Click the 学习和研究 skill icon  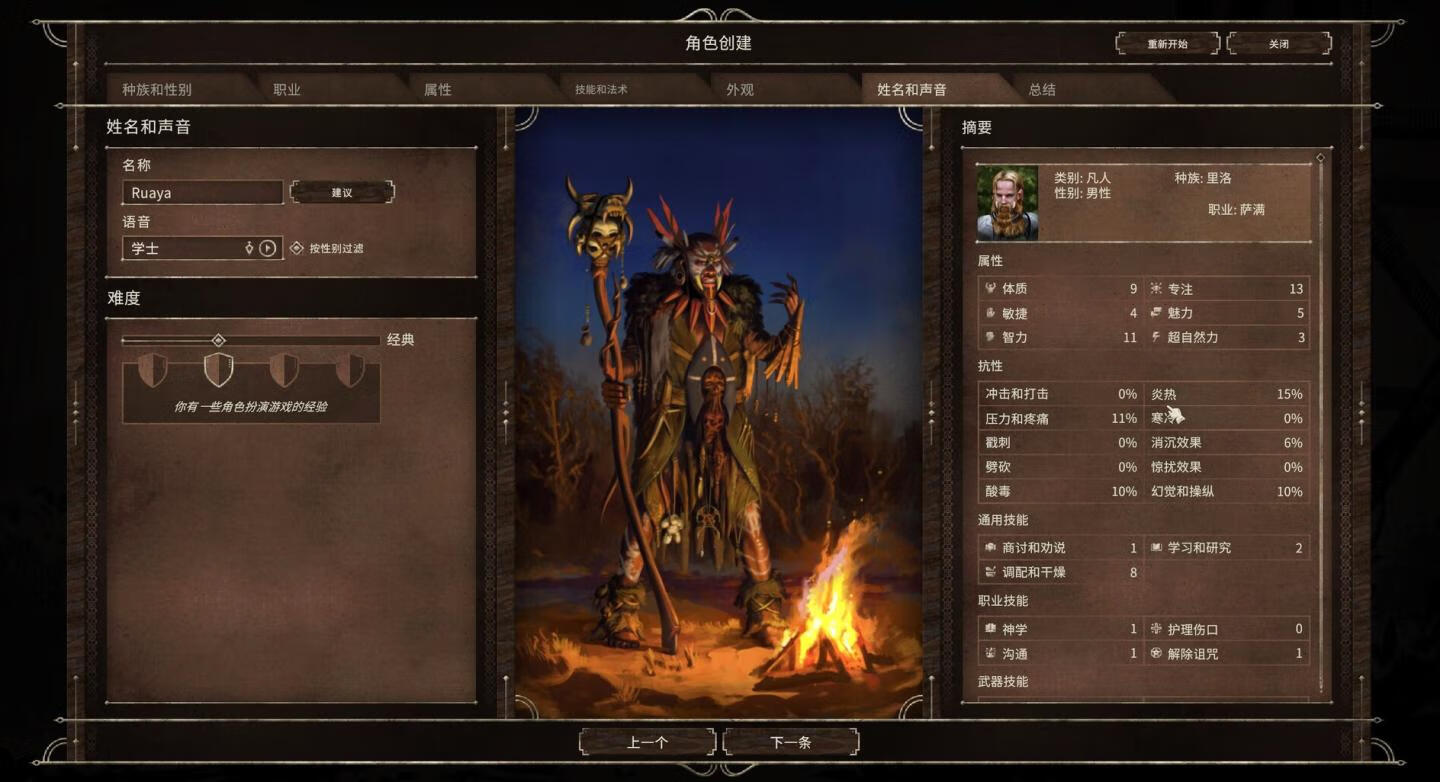(1158, 548)
